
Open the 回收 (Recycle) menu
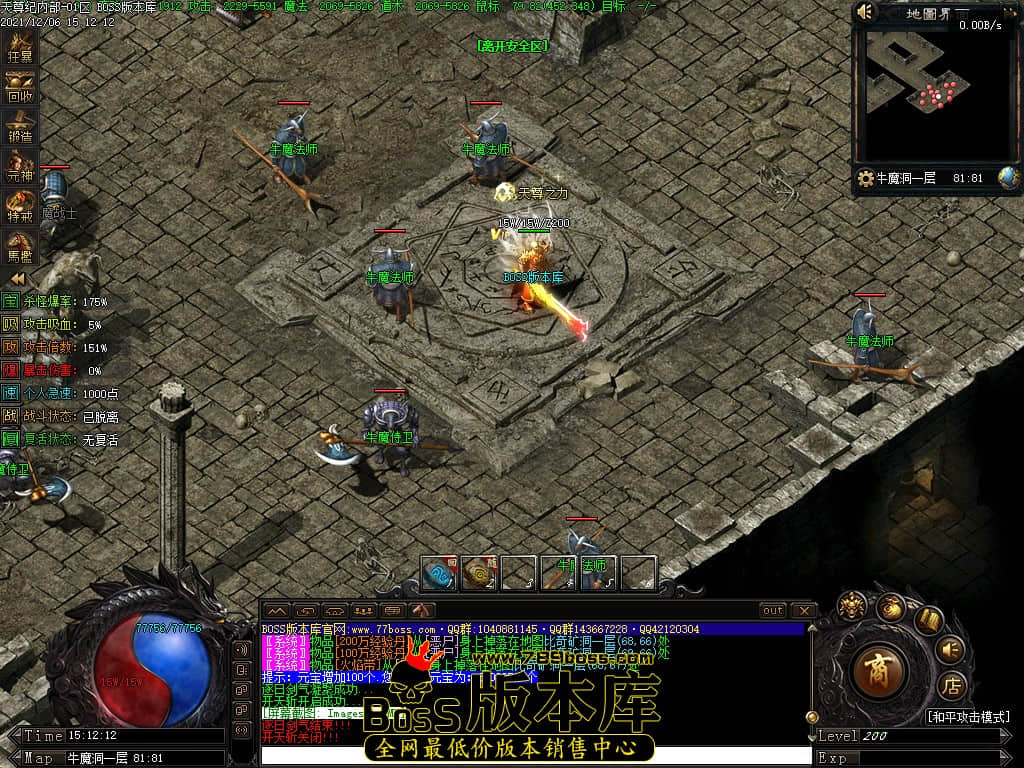[20, 88]
